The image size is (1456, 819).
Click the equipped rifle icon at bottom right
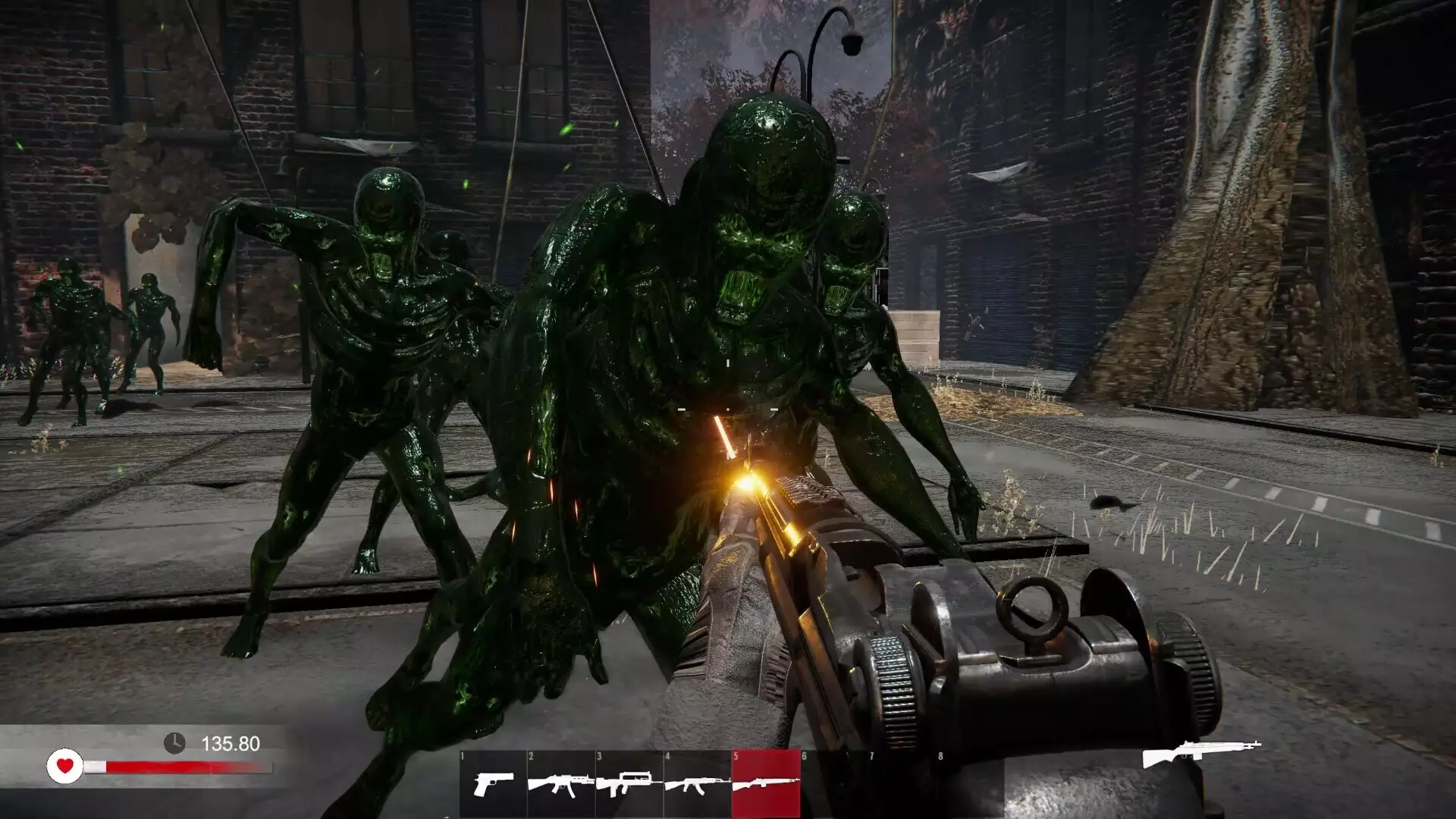(x=1201, y=753)
